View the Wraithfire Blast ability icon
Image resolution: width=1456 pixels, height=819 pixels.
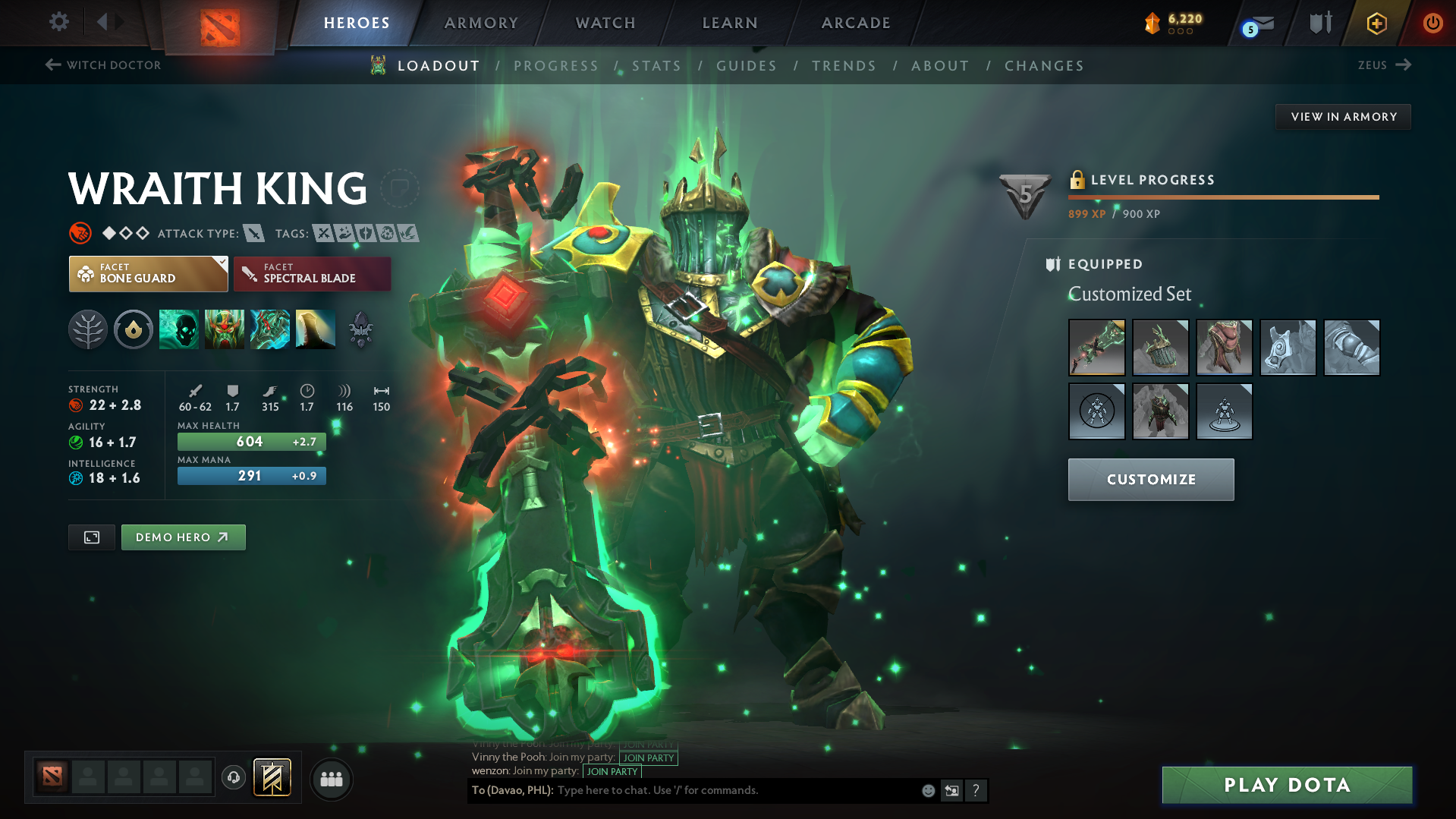[179, 329]
